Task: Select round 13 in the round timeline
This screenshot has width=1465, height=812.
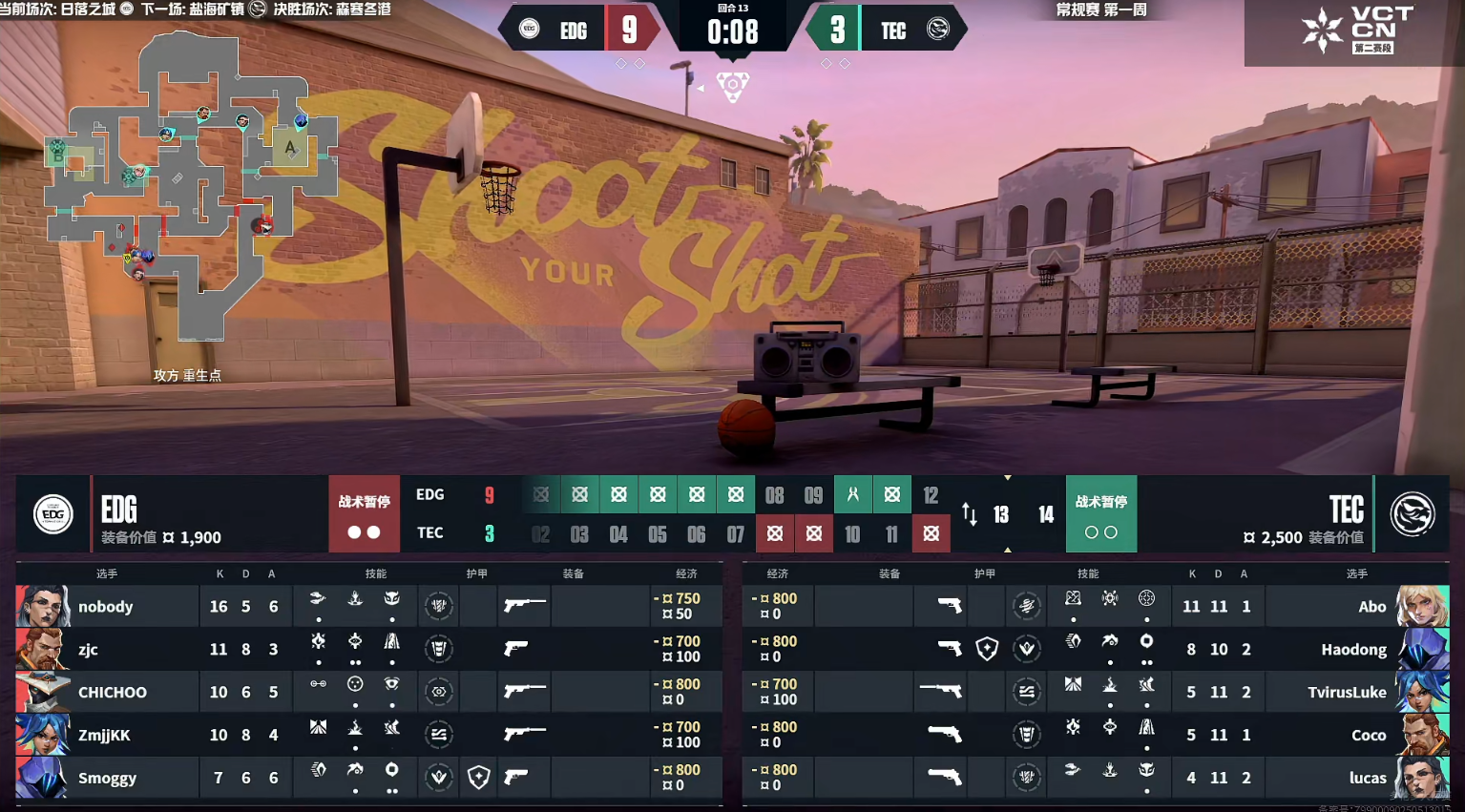Action: coord(1001,515)
